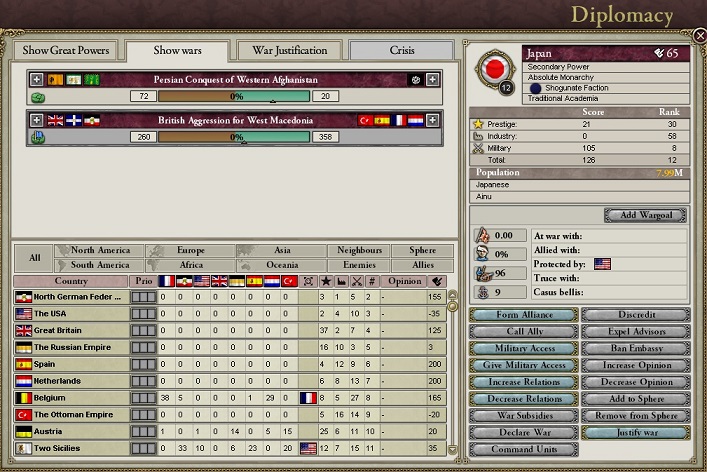Close the Diplomacy window
707x472 pixels.
click(x=699, y=35)
